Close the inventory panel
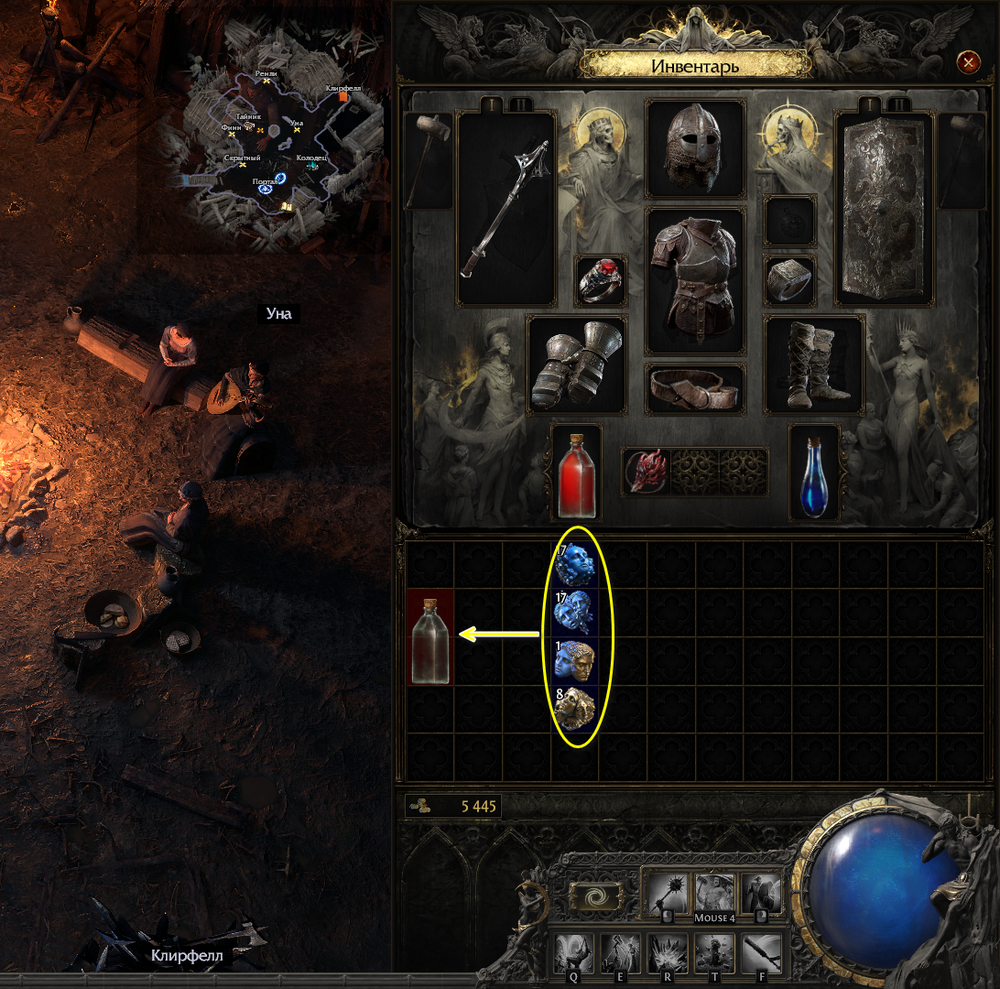Viewport: 1000px width, 989px height. pos(967,63)
